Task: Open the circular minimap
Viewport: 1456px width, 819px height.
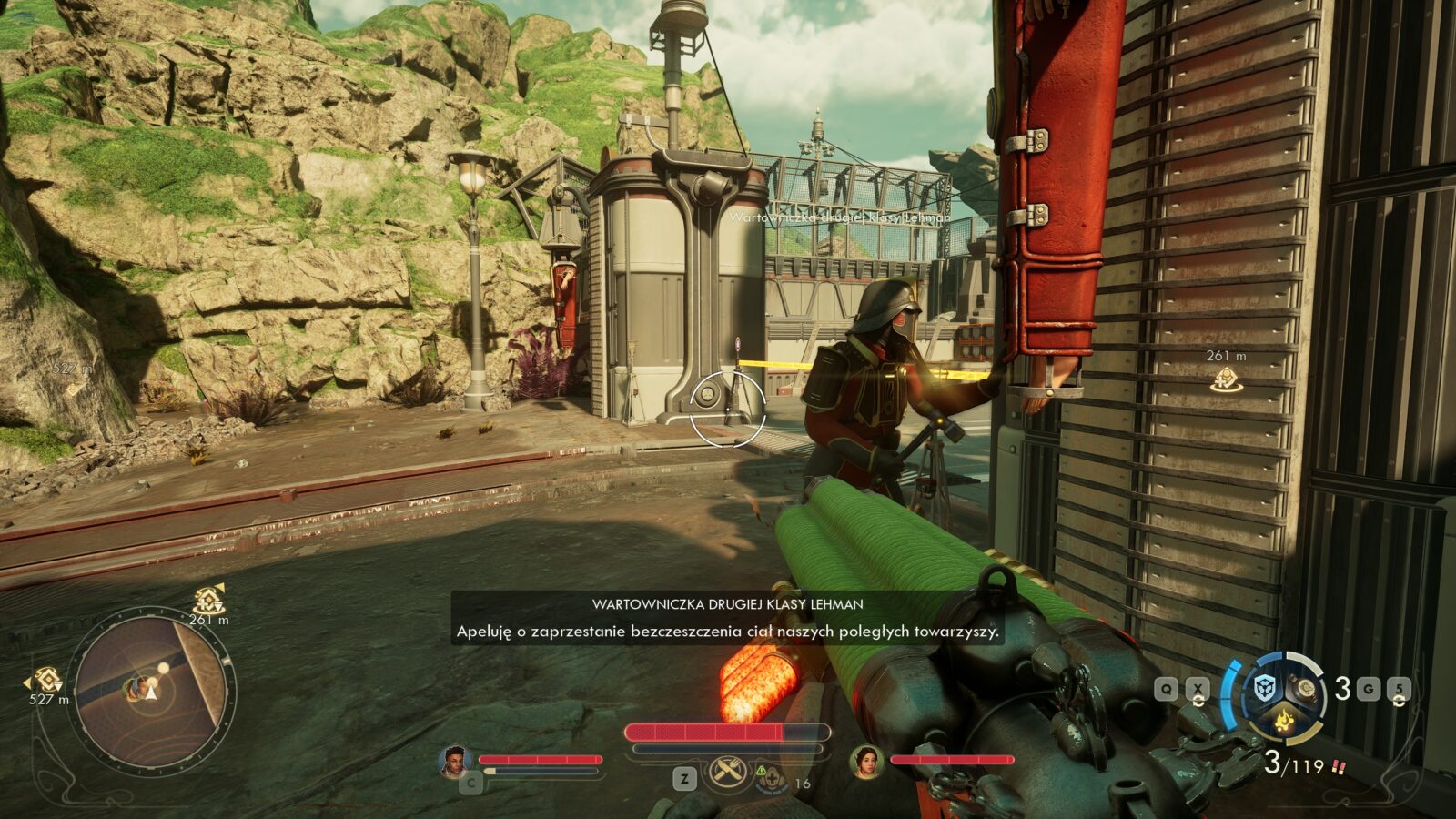Action: [x=150, y=693]
